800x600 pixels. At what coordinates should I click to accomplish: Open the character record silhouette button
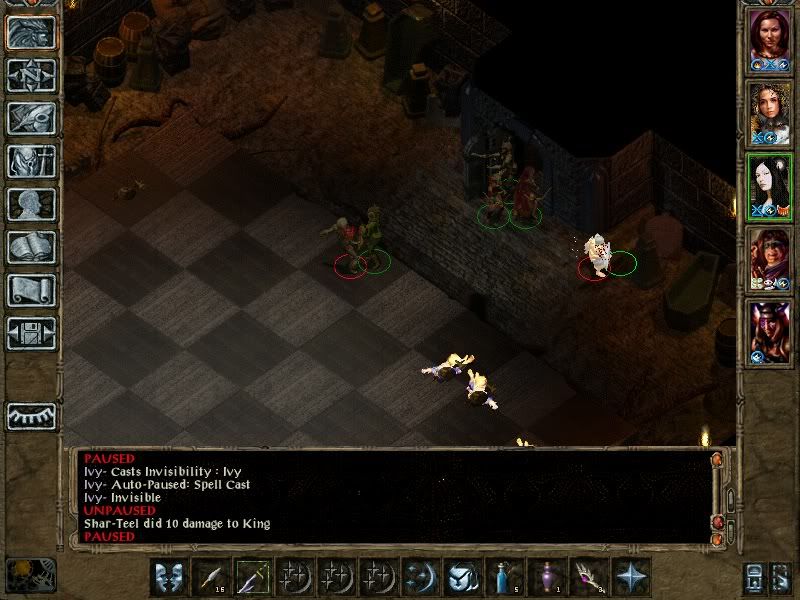31,204
